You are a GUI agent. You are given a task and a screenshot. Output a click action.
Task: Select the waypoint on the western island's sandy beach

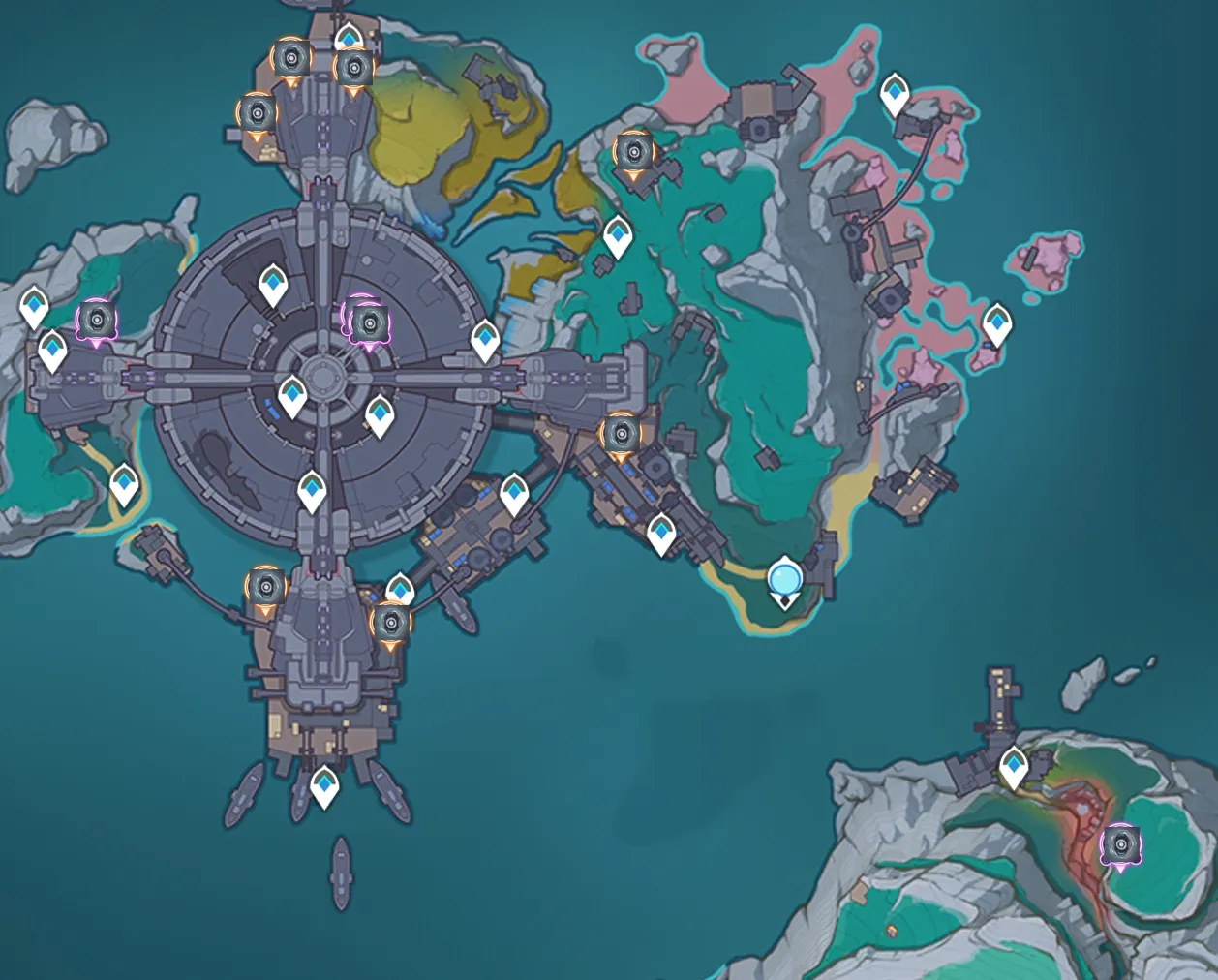pyautogui.click(x=124, y=483)
